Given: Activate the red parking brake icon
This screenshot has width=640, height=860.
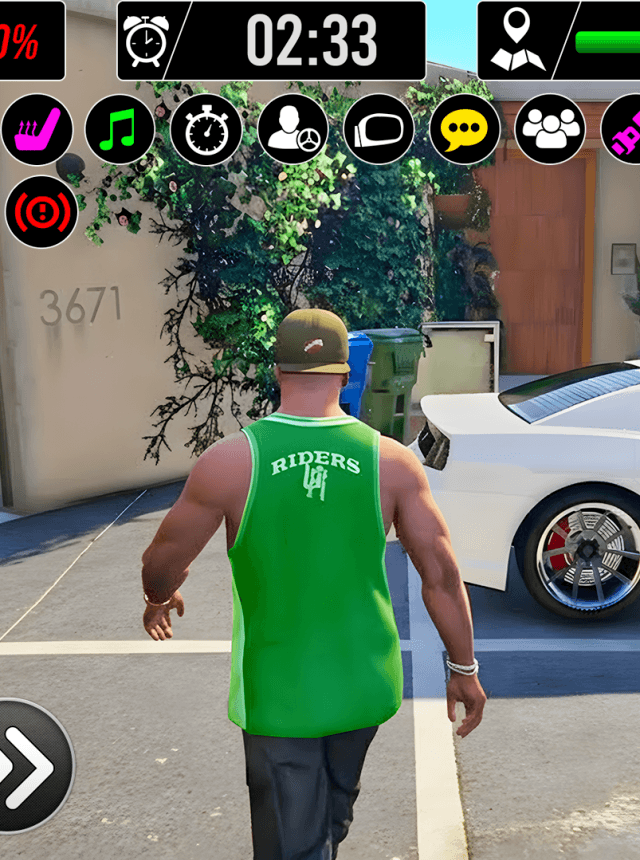Looking at the screenshot, I should coord(42,212).
